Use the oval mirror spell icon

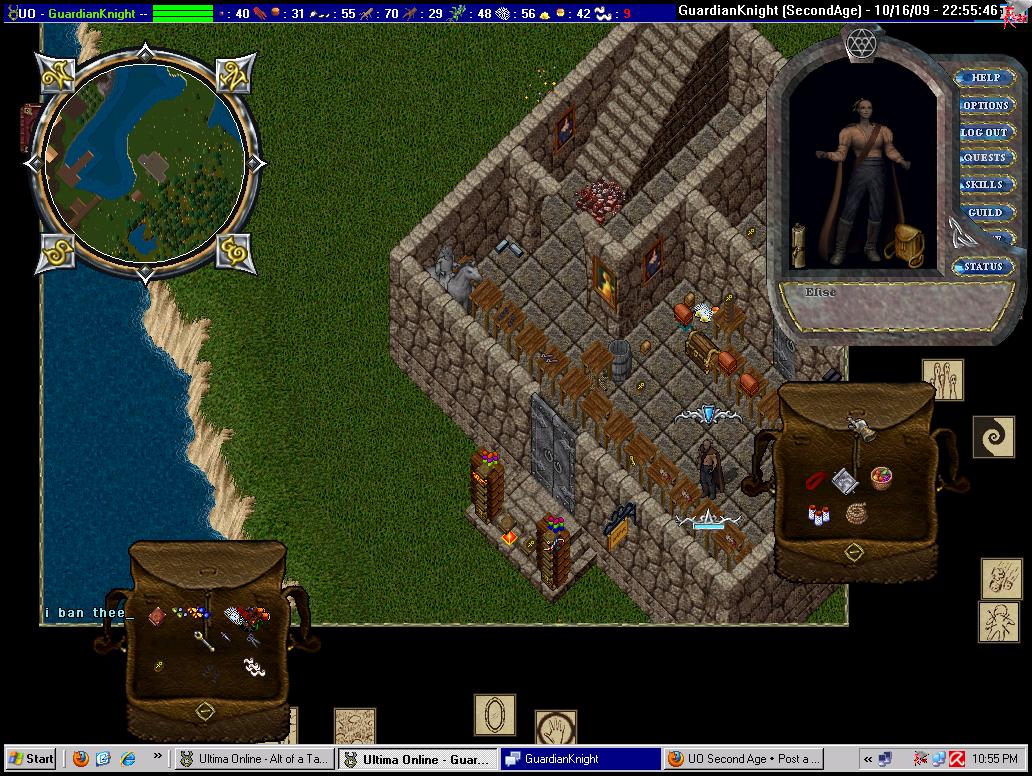(x=494, y=715)
